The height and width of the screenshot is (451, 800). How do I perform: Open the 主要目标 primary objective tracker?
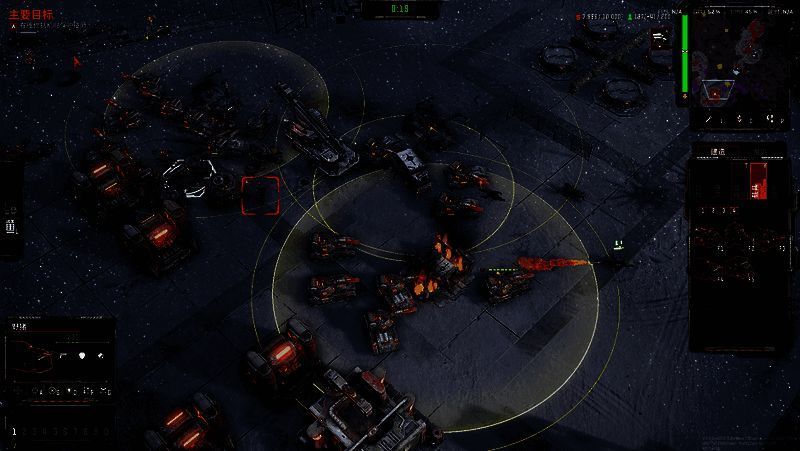[x=31, y=16]
